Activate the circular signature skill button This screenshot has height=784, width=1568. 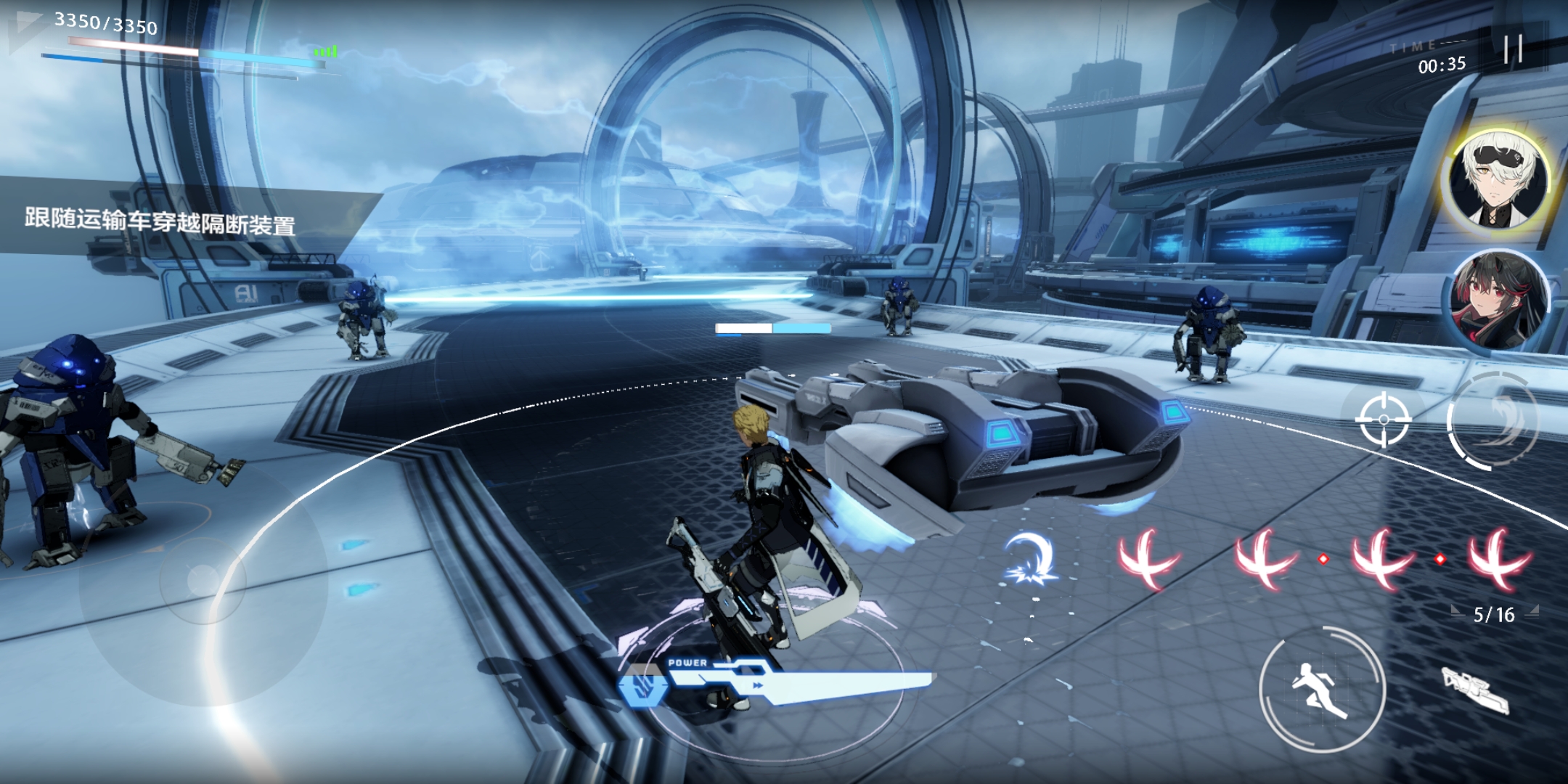click(1493, 421)
